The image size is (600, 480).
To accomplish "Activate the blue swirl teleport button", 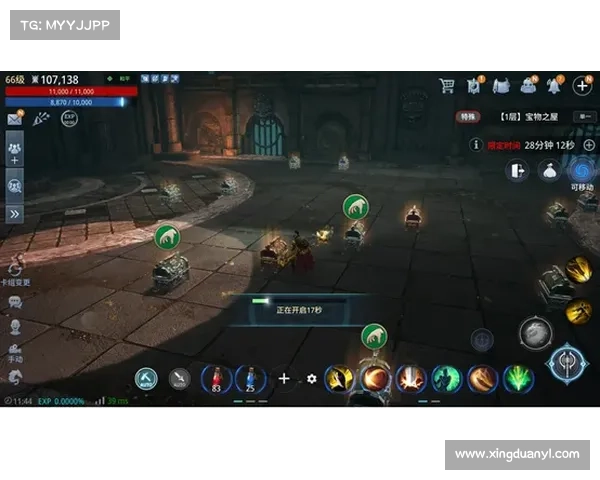I will (x=581, y=170).
